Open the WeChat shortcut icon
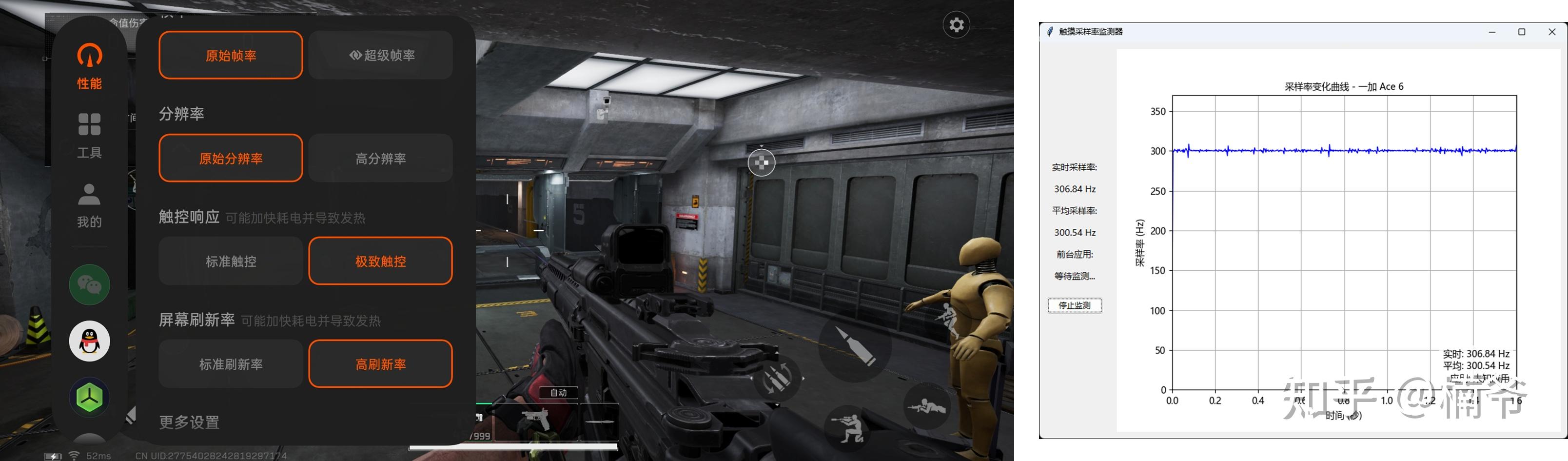The image size is (1568, 461). 90,284
